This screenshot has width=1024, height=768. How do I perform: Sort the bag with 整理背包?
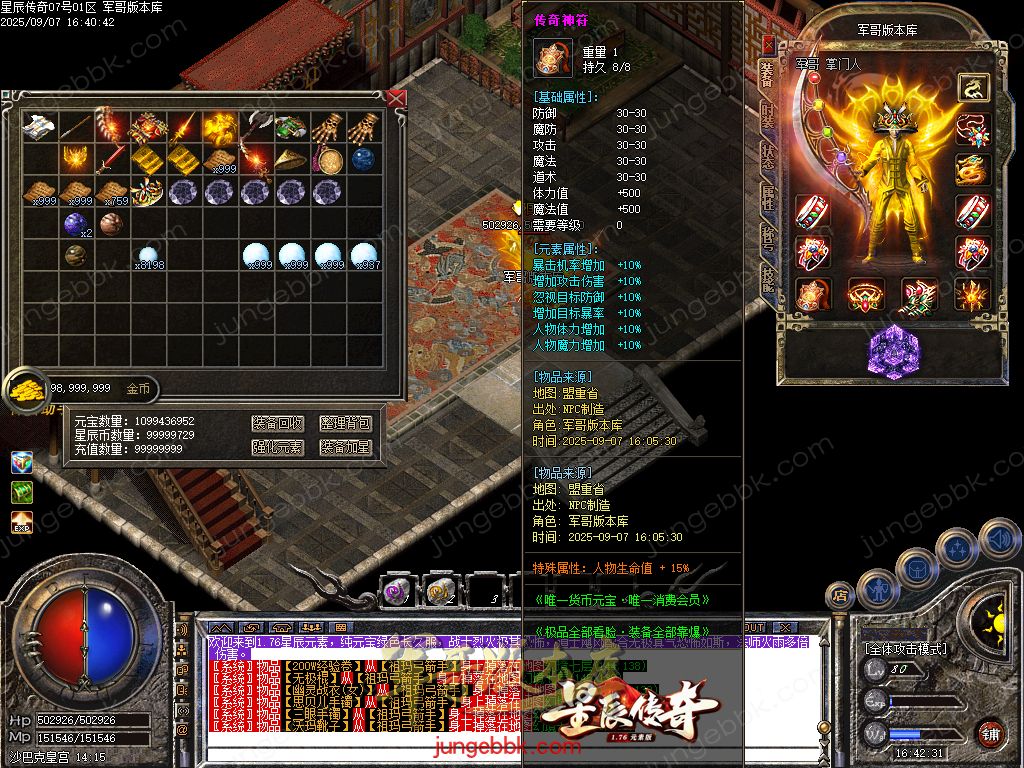tap(346, 424)
